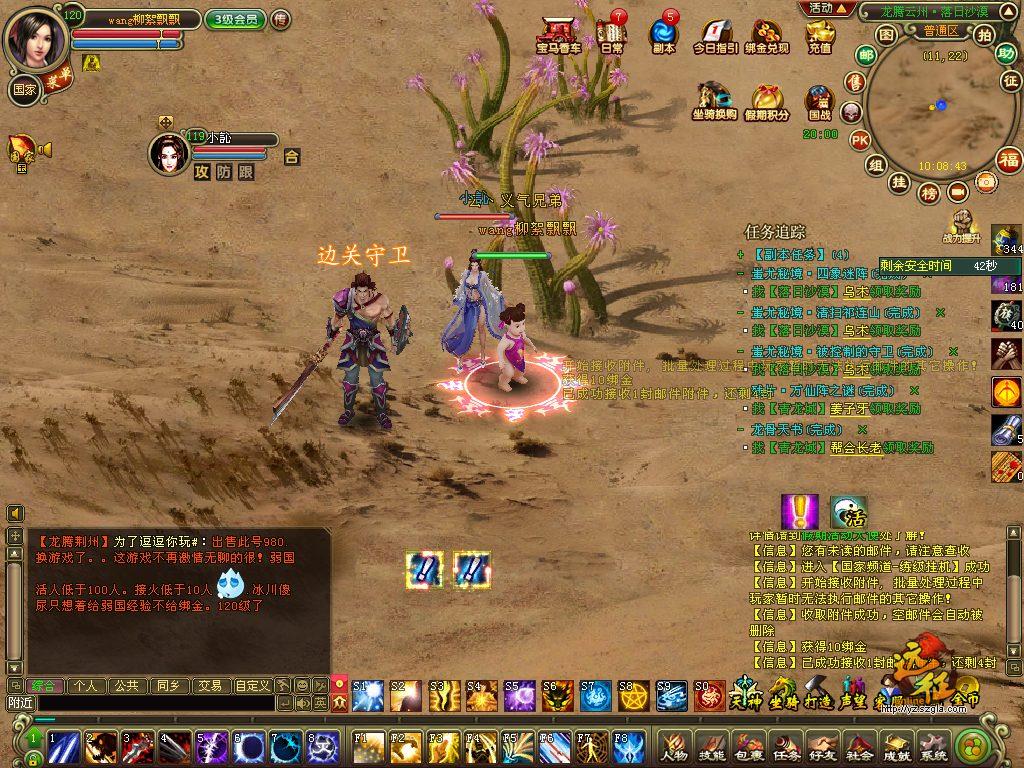Switch to the 个人 chat tab
The height and width of the screenshot is (768, 1024).
[x=86, y=686]
